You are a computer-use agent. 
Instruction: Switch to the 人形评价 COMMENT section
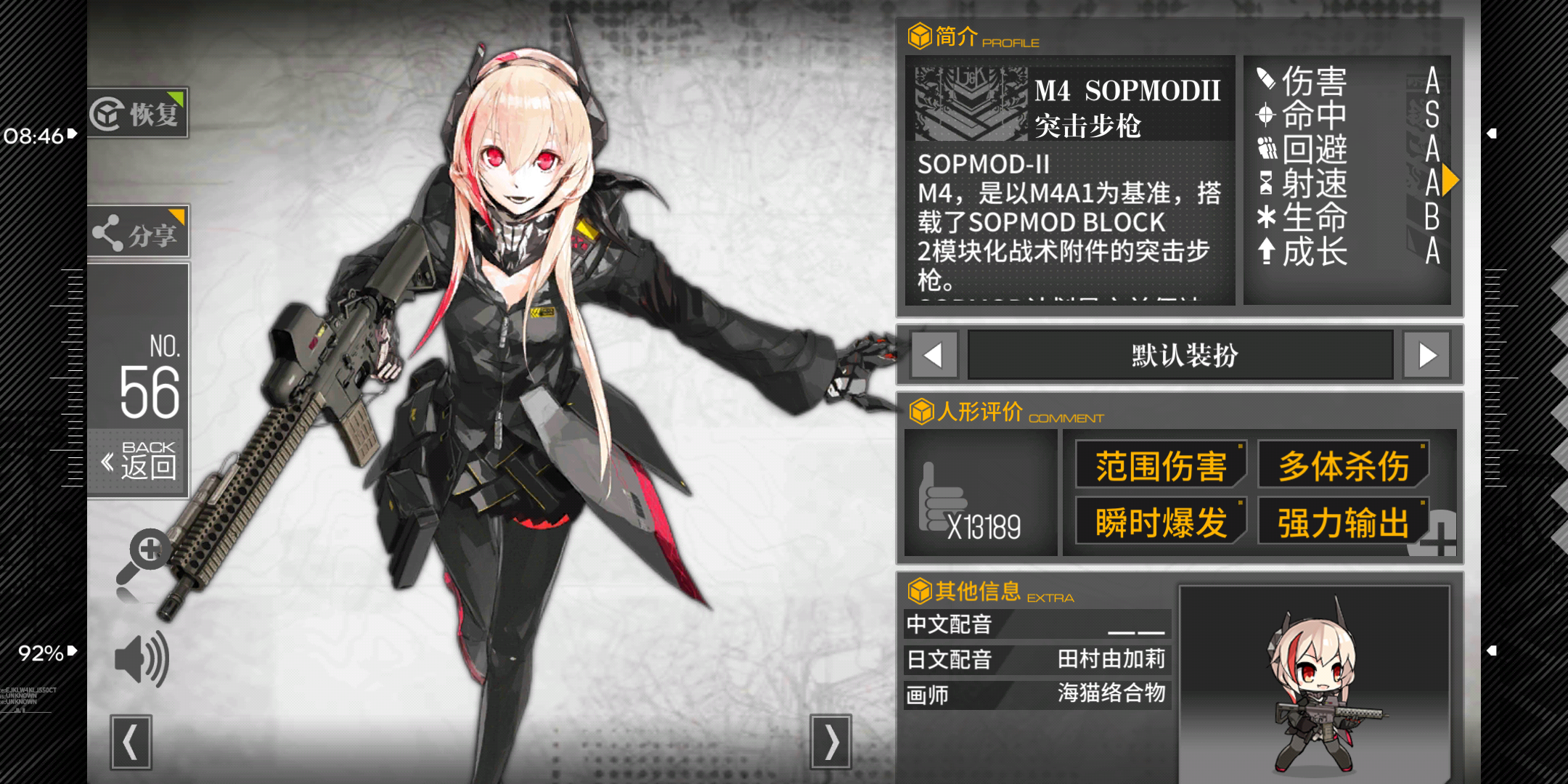[x=920, y=414]
